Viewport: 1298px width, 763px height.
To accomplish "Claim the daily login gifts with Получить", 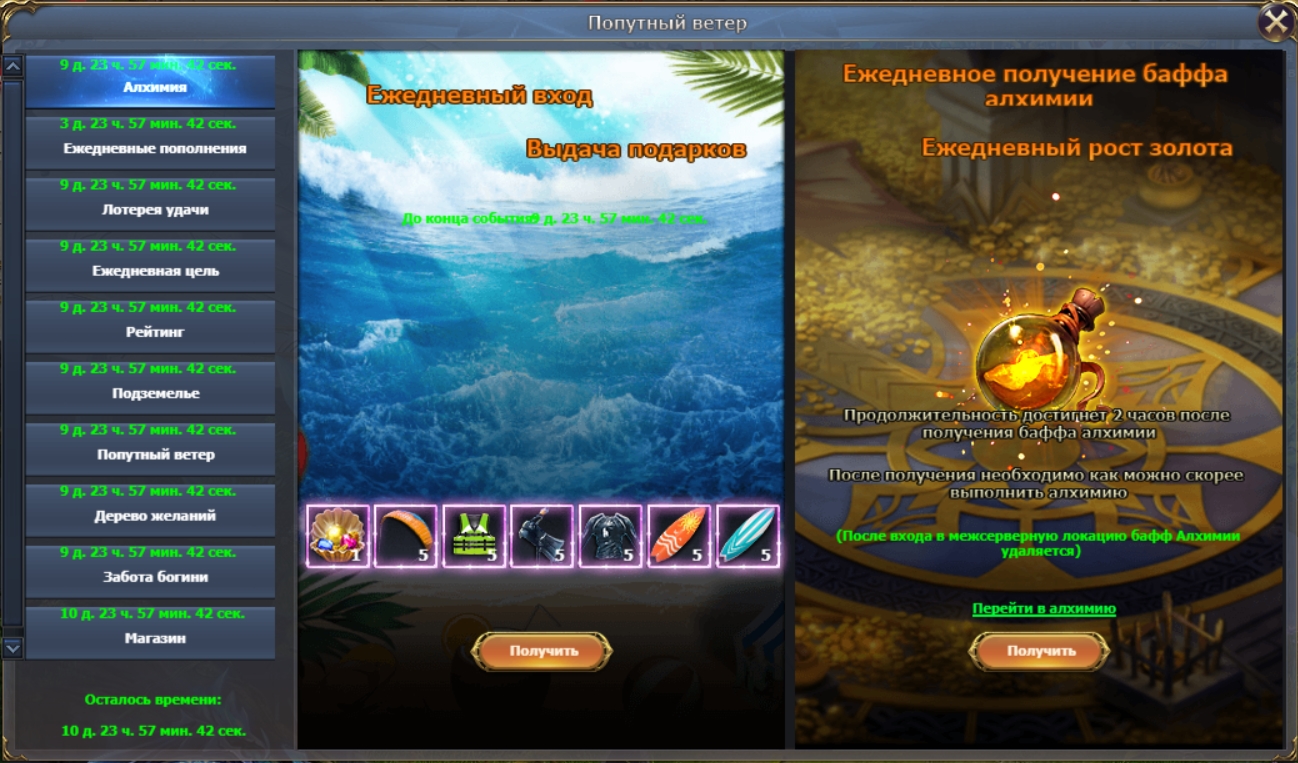I will point(542,651).
